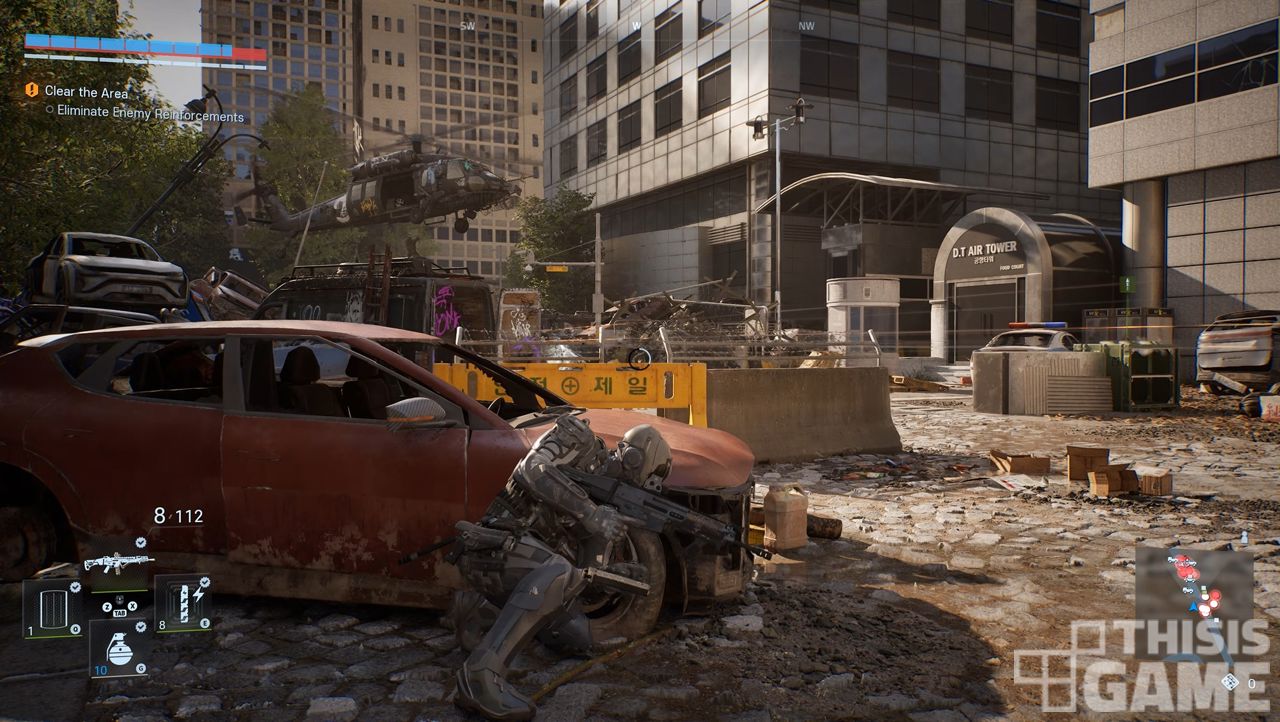Screen dimensions: 1280x722
Task: Select the assault rifle weapon slot
Action: (x=118, y=562)
